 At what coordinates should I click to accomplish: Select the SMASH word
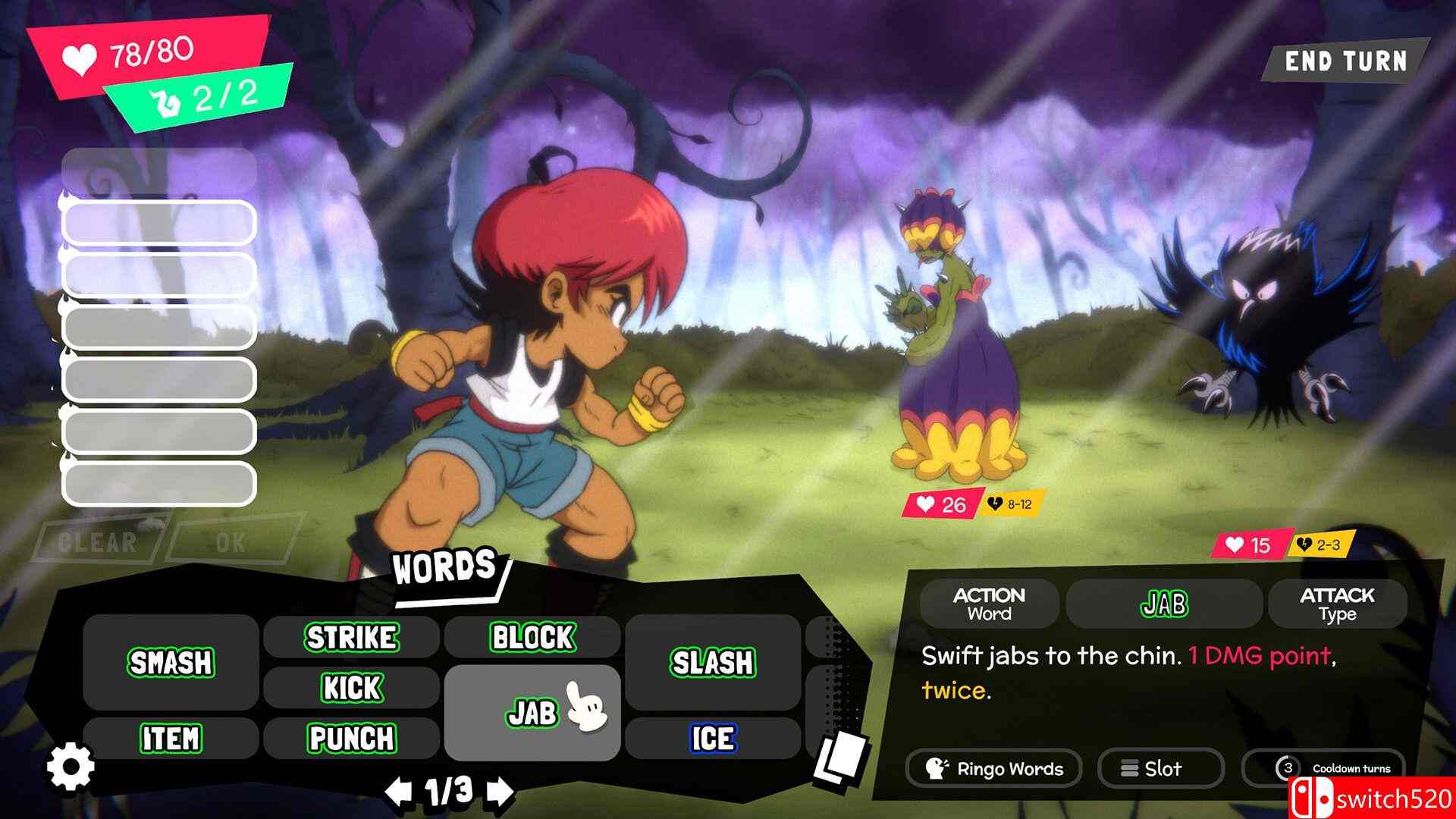pos(171,662)
